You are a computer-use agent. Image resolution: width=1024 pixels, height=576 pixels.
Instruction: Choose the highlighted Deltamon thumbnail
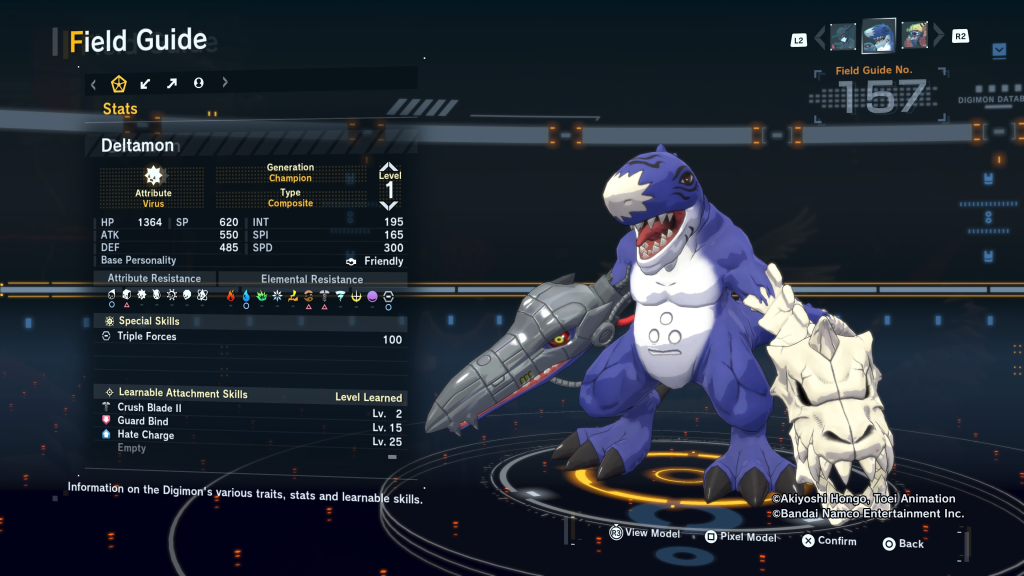pos(878,37)
